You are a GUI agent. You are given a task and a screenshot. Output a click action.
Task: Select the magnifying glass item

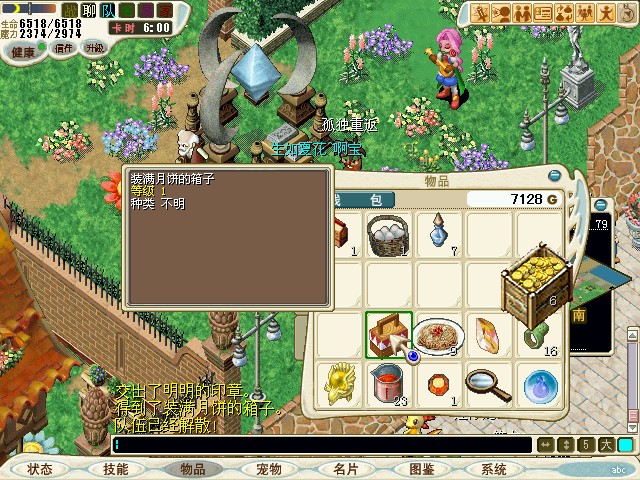pos(487,383)
